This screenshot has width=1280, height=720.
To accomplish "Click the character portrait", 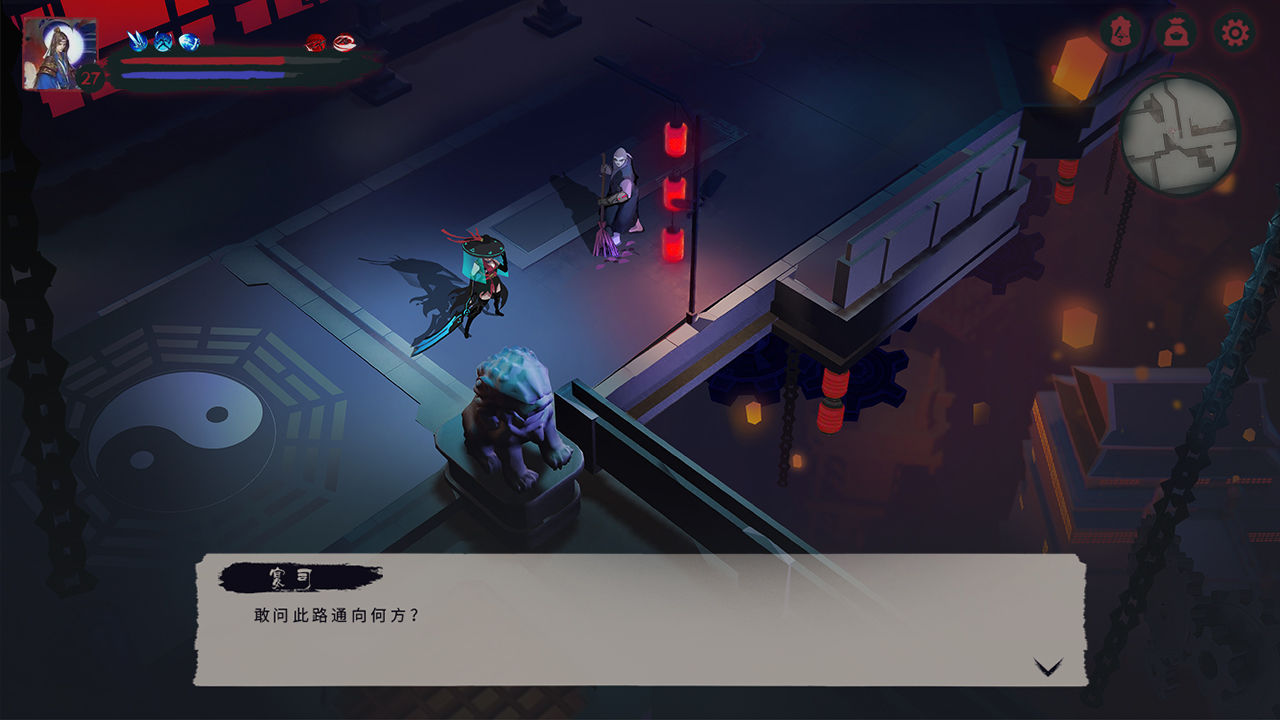I will pos(60,54).
